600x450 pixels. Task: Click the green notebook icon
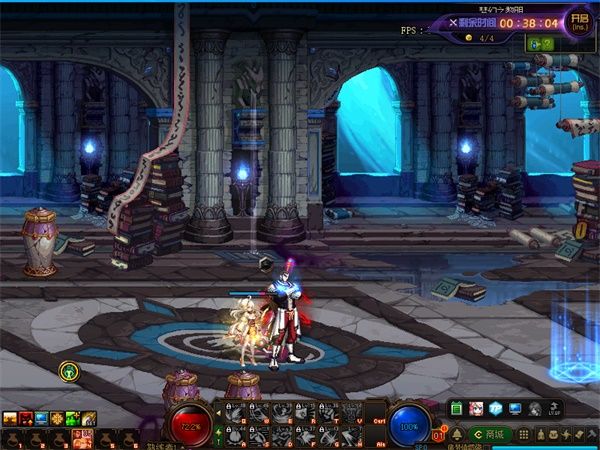[456, 409]
